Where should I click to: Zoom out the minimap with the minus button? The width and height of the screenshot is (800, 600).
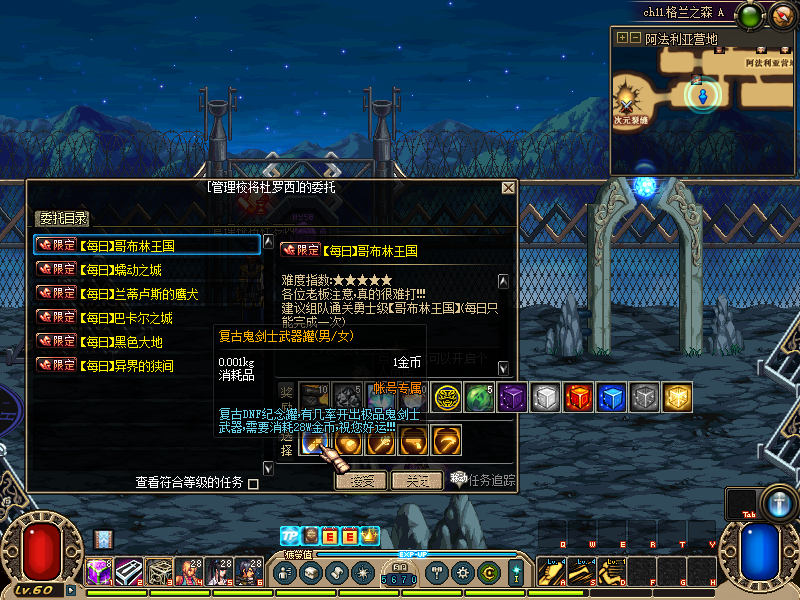click(635, 38)
